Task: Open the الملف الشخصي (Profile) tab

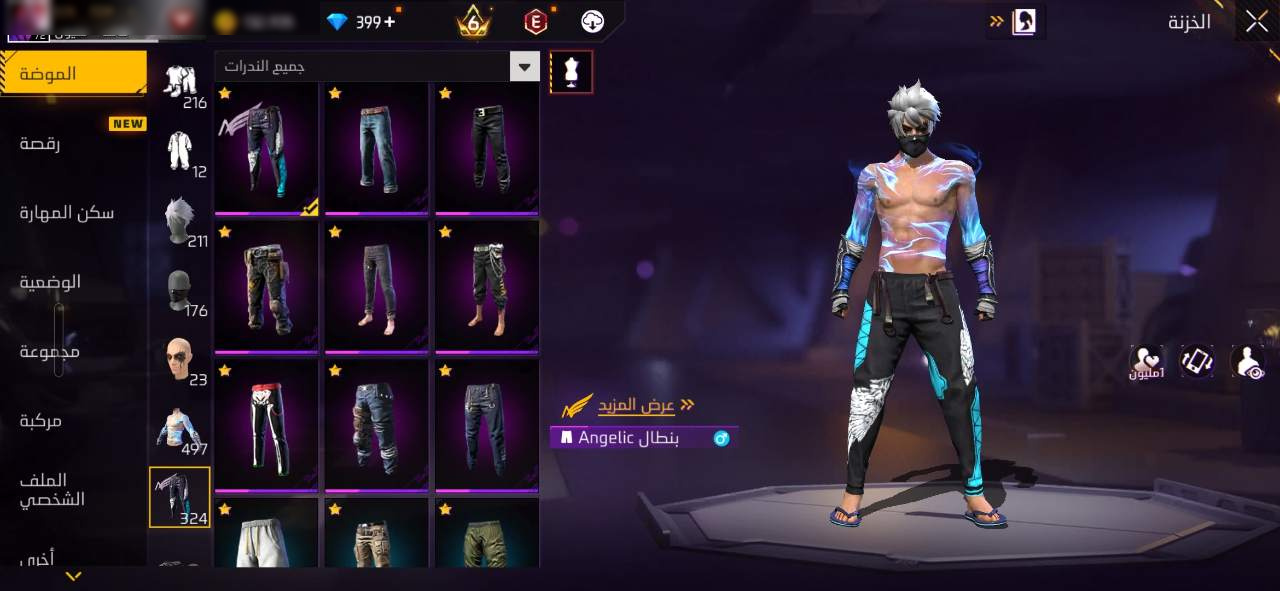Action: click(52, 490)
